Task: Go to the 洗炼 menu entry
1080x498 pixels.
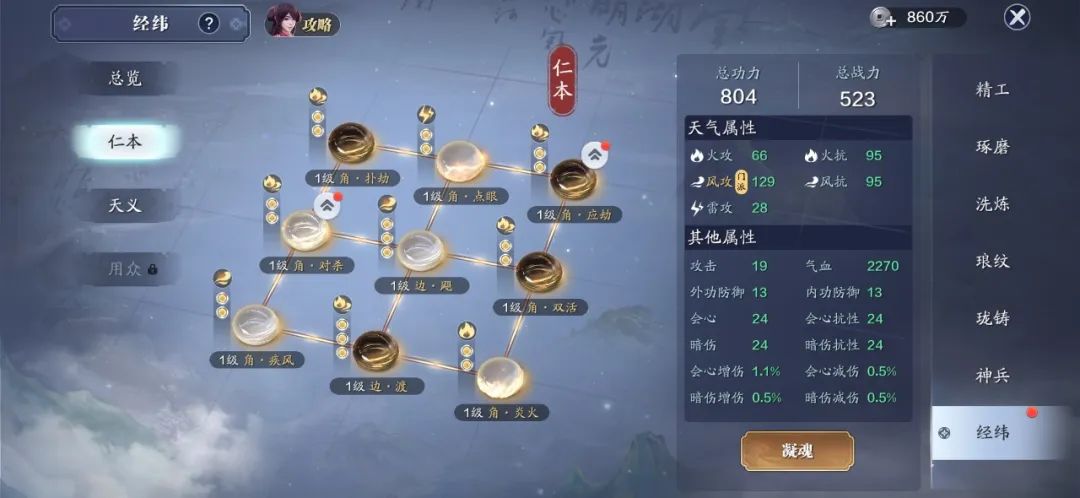Action: [x=992, y=204]
